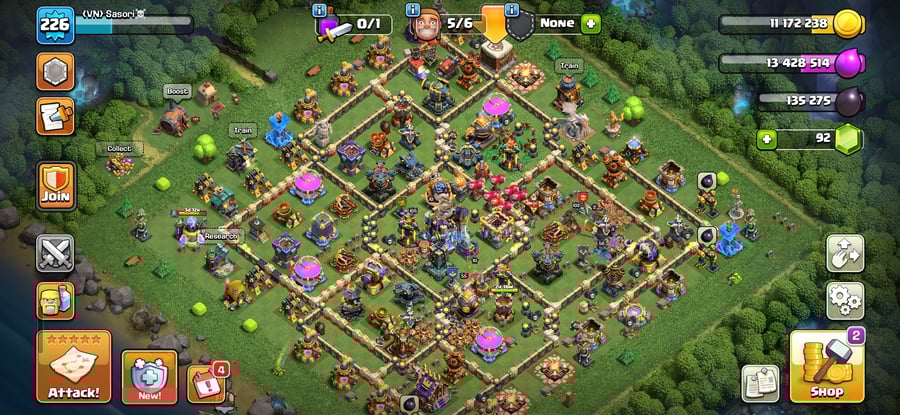Open the Attack! battle map button
This screenshot has height=415, width=900.
[73, 366]
